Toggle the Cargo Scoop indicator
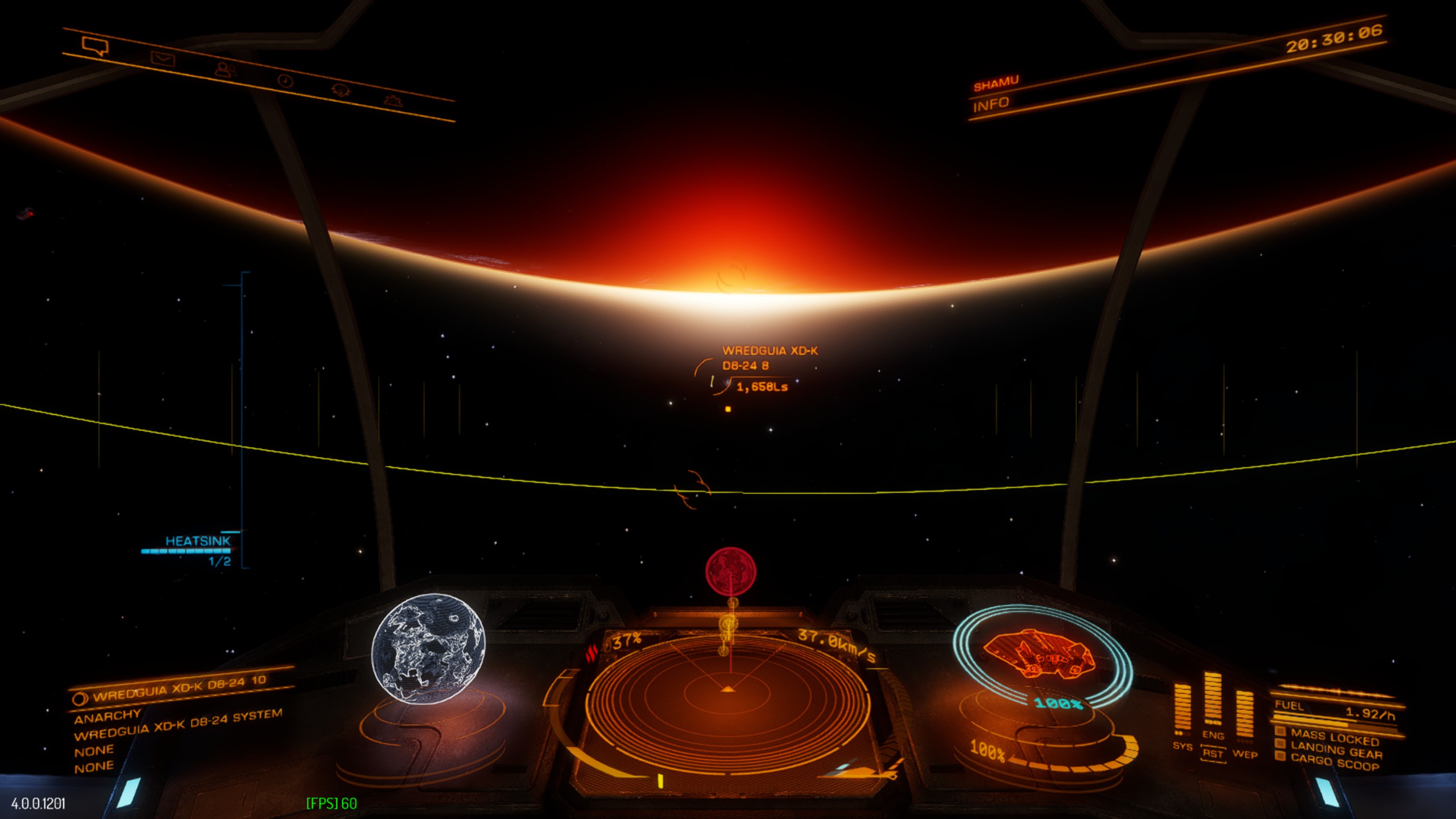Screen dimensions: 1456x819 tap(1334, 763)
